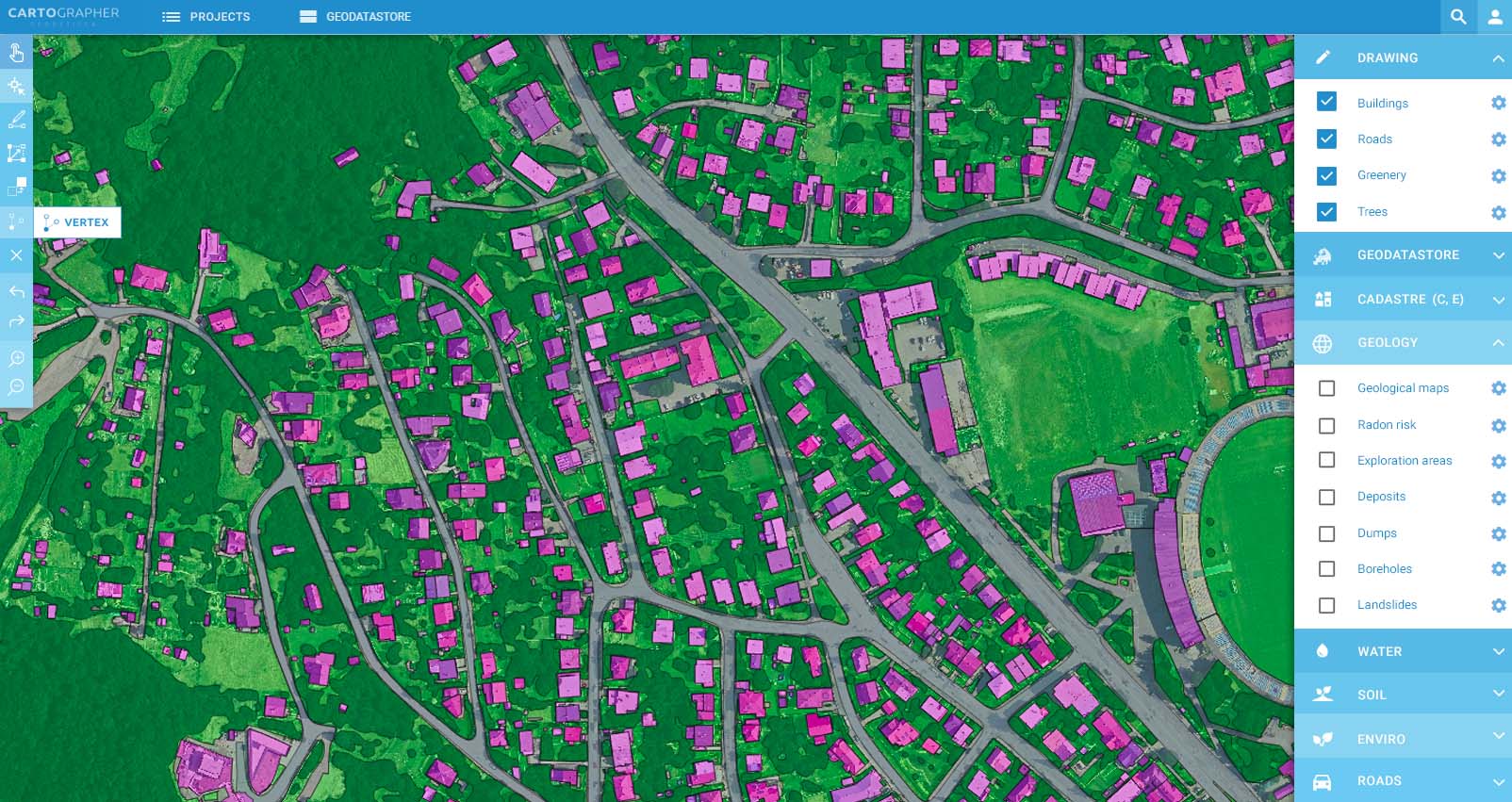Open the GEODATASTORE top menu
Image resolution: width=1512 pixels, height=802 pixels.
click(x=354, y=16)
